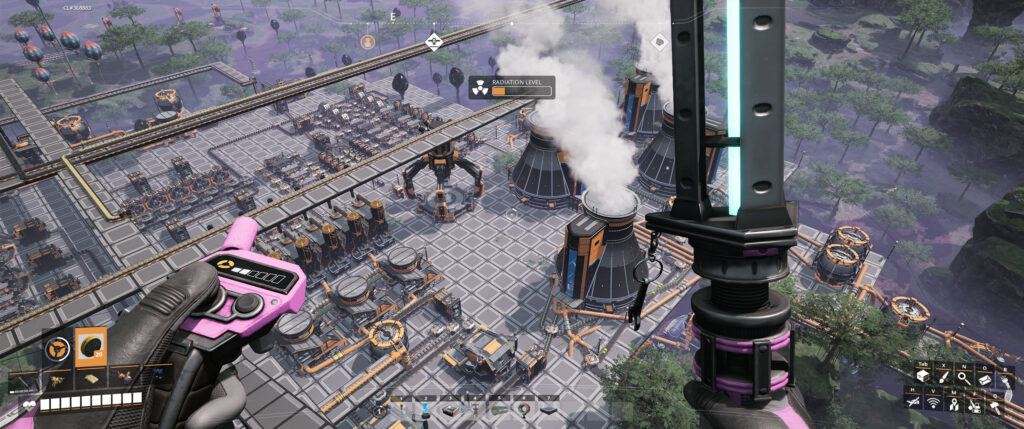Screen dimensions: 1024x429
Task: Select the round orange three-spoke equipment slot
Action: (58, 348)
